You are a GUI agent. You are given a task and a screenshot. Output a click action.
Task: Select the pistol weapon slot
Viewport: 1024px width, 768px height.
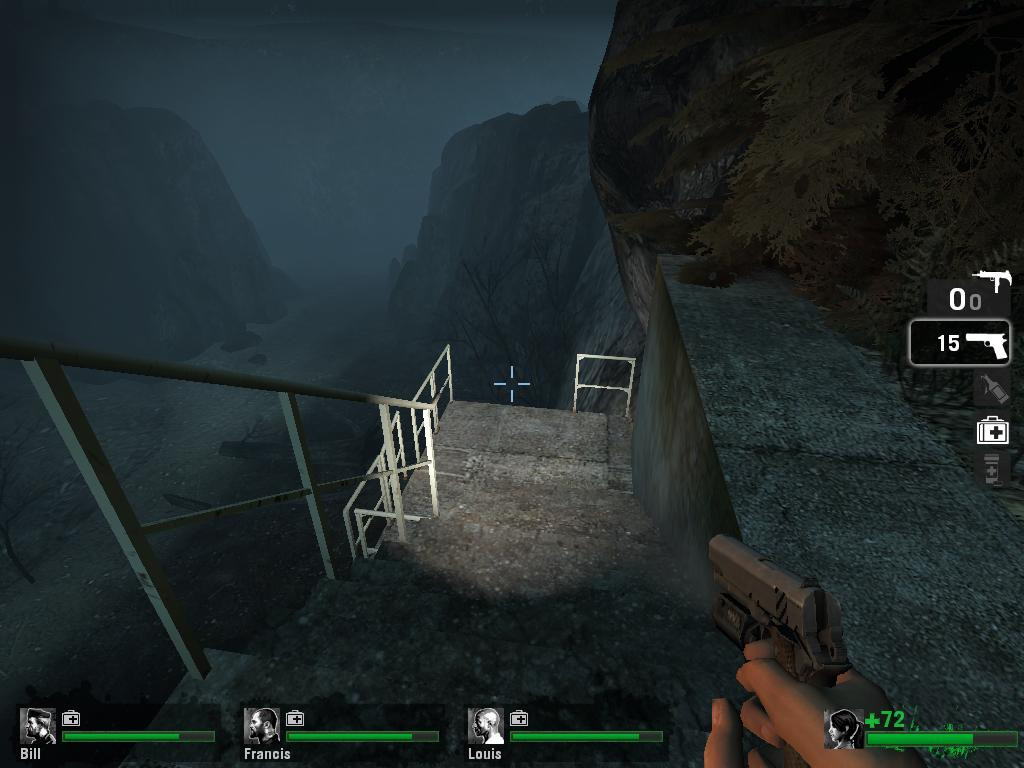click(960, 343)
